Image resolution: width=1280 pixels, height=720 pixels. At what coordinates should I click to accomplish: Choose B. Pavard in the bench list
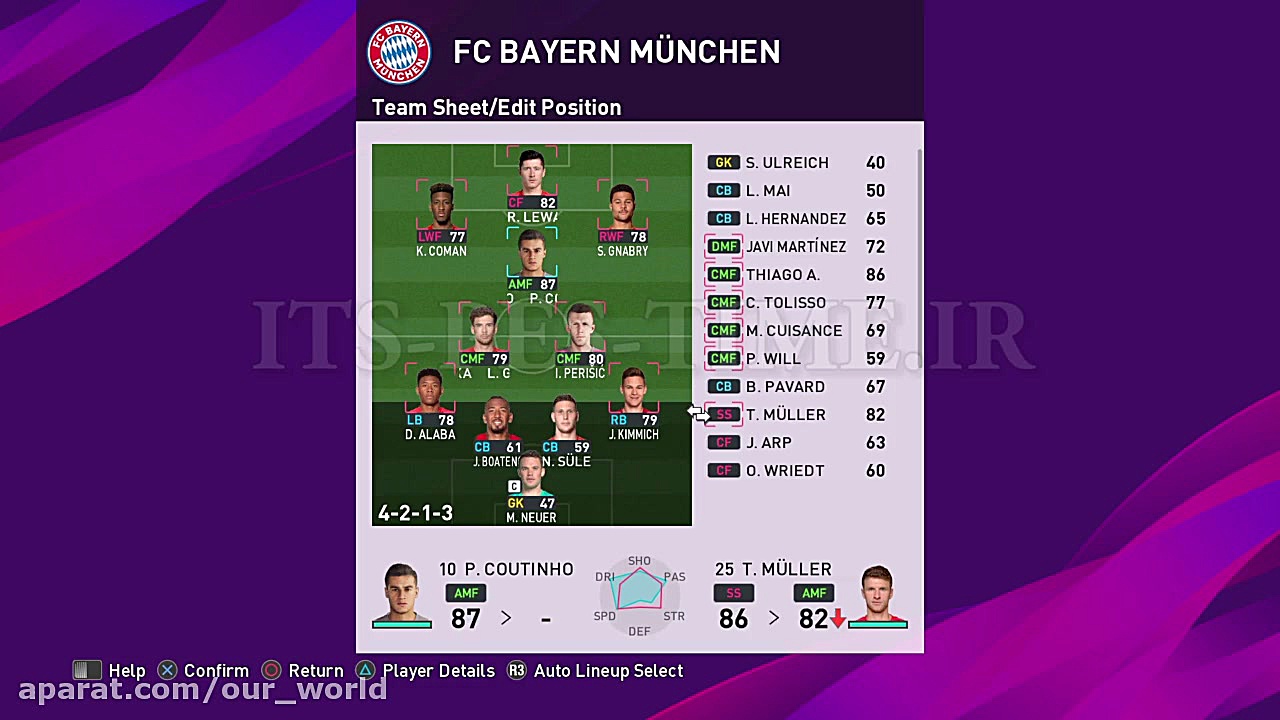[x=785, y=387]
